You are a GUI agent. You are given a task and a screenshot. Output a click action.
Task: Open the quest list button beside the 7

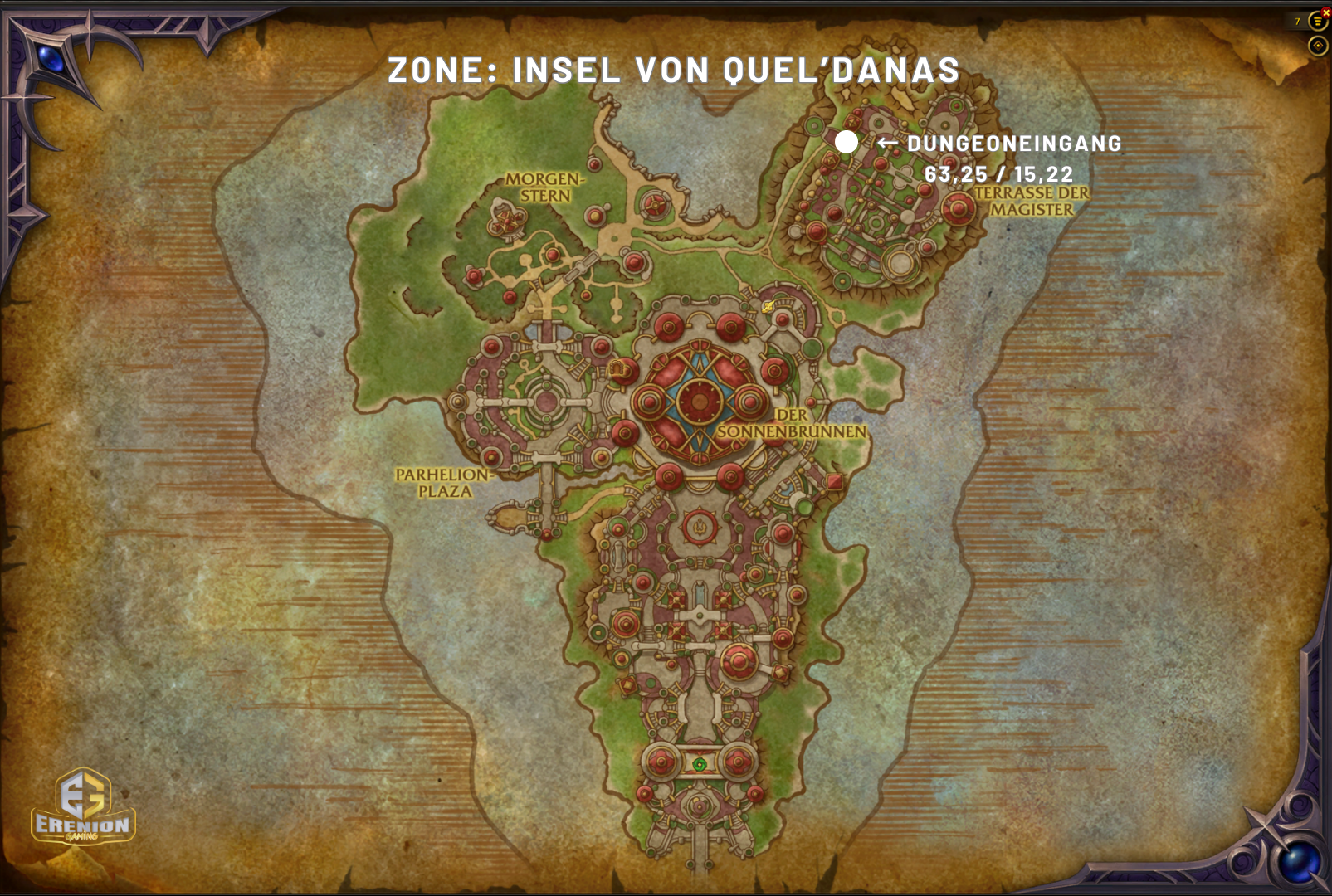[x=1317, y=22]
